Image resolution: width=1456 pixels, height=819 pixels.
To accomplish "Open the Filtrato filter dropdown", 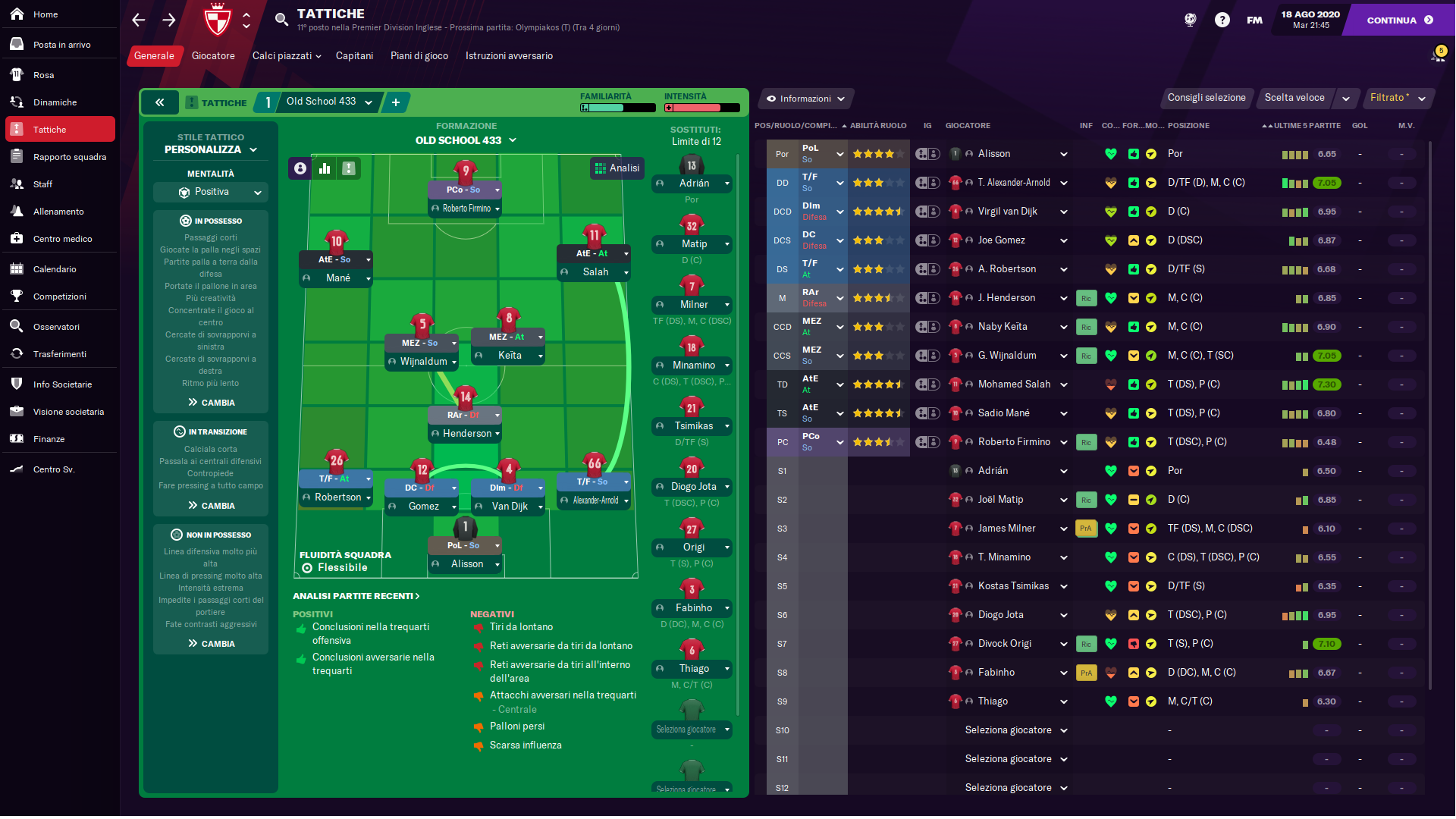I will click(1398, 98).
